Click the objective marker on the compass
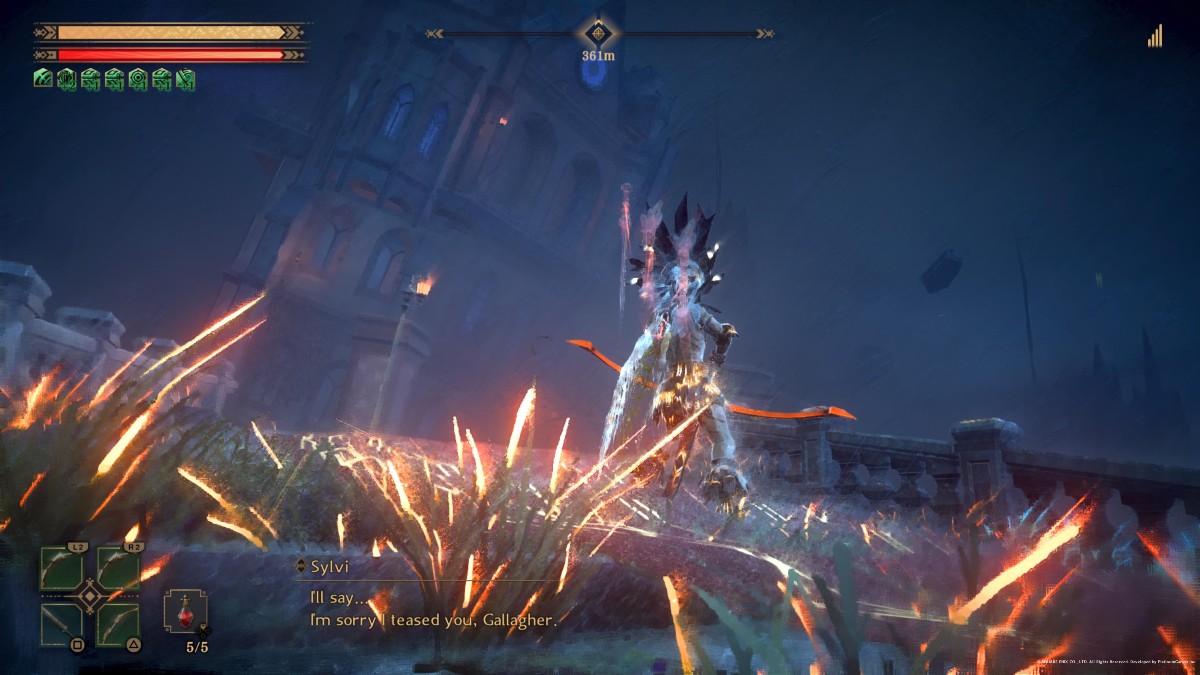The width and height of the screenshot is (1200, 675). pos(598,34)
